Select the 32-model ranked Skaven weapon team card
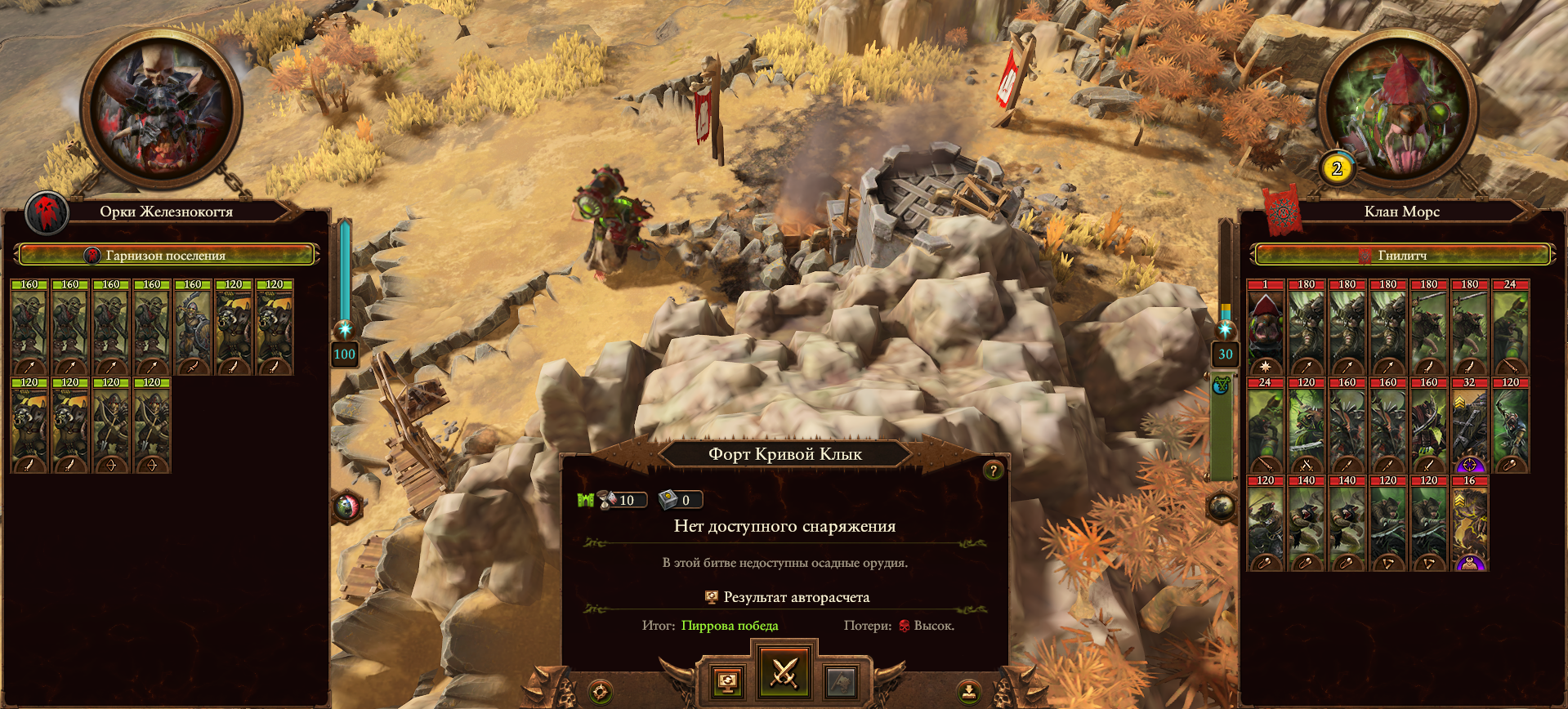 click(1469, 426)
